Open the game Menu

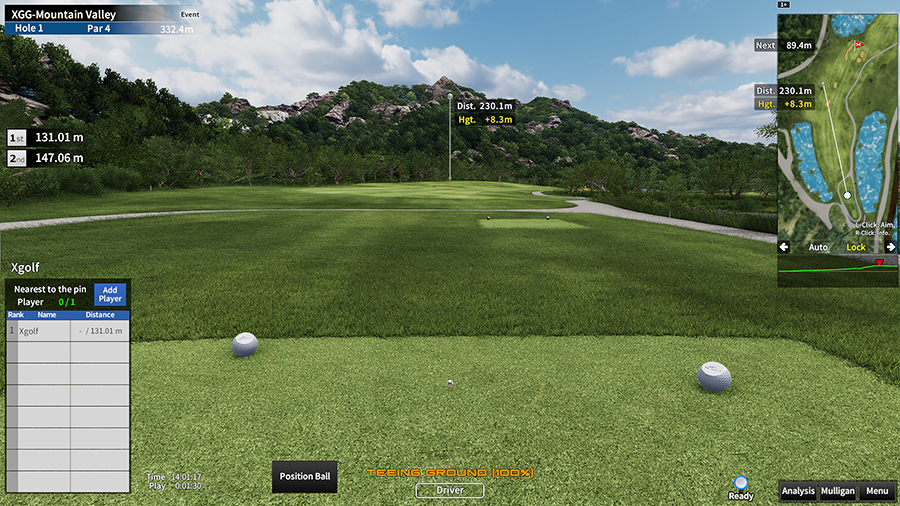coord(877,491)
